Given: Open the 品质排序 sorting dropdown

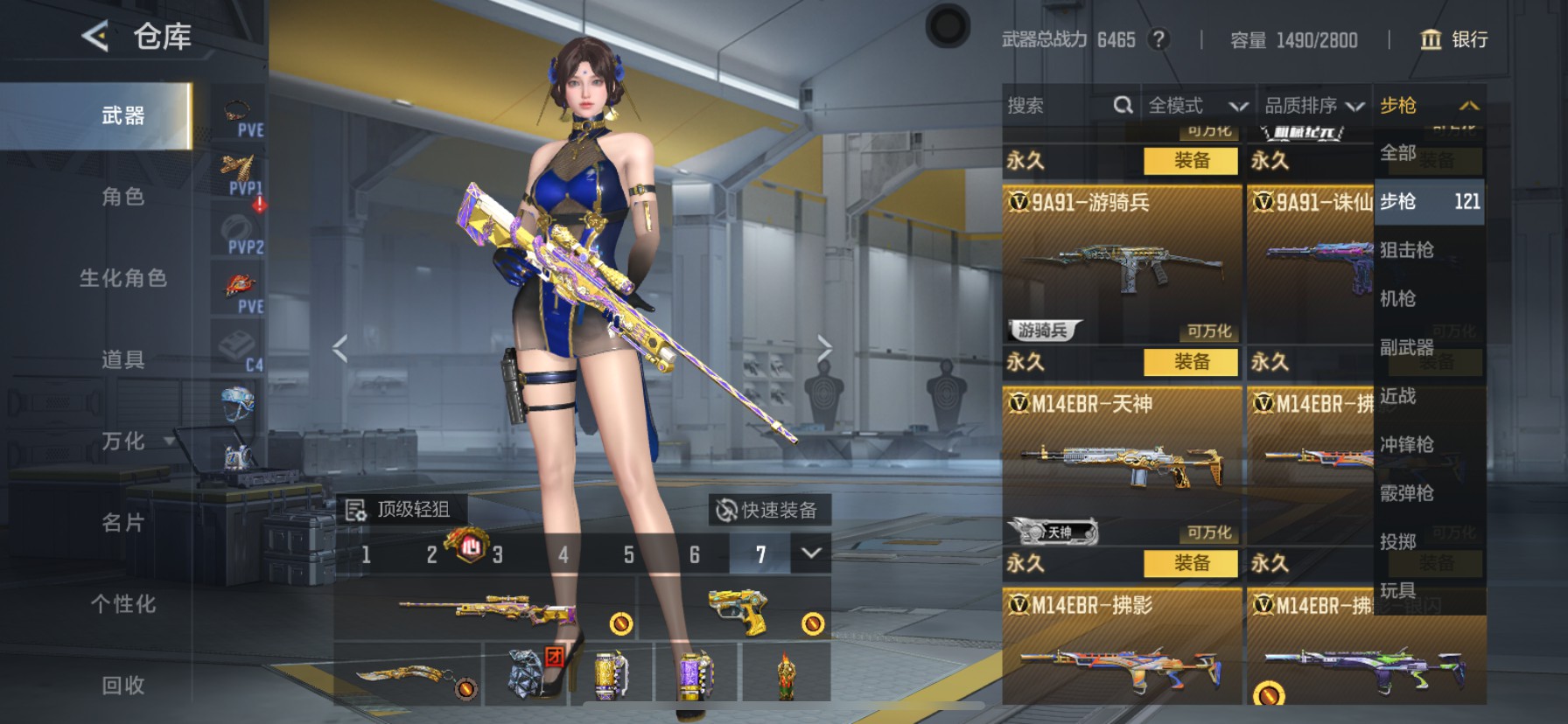Looking at the screenshot, I should pos(1312,105).
